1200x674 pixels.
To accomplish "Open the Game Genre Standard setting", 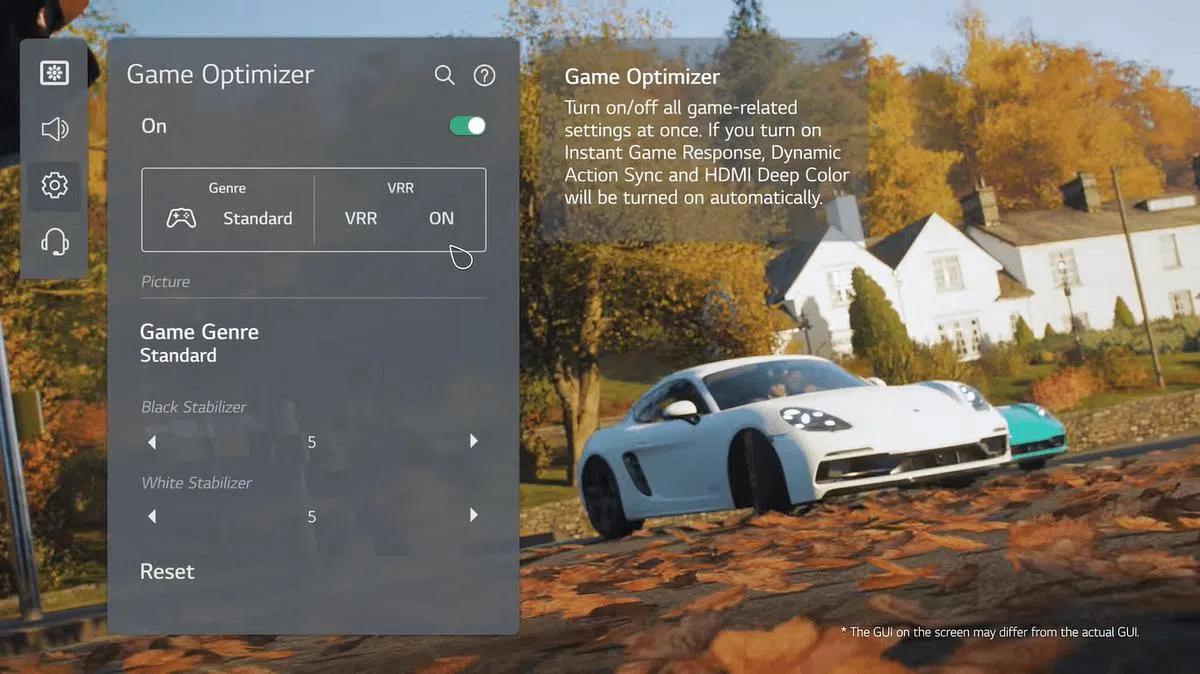I will [x=199, y=343].
